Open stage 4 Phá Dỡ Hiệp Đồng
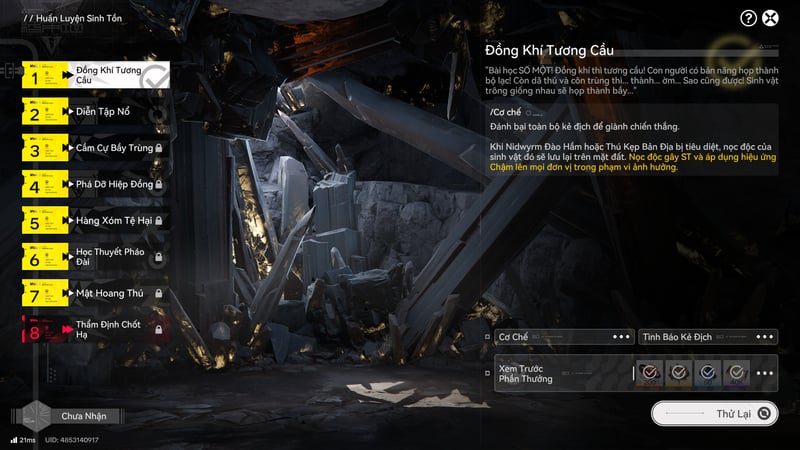 click(x=95, y=185)
